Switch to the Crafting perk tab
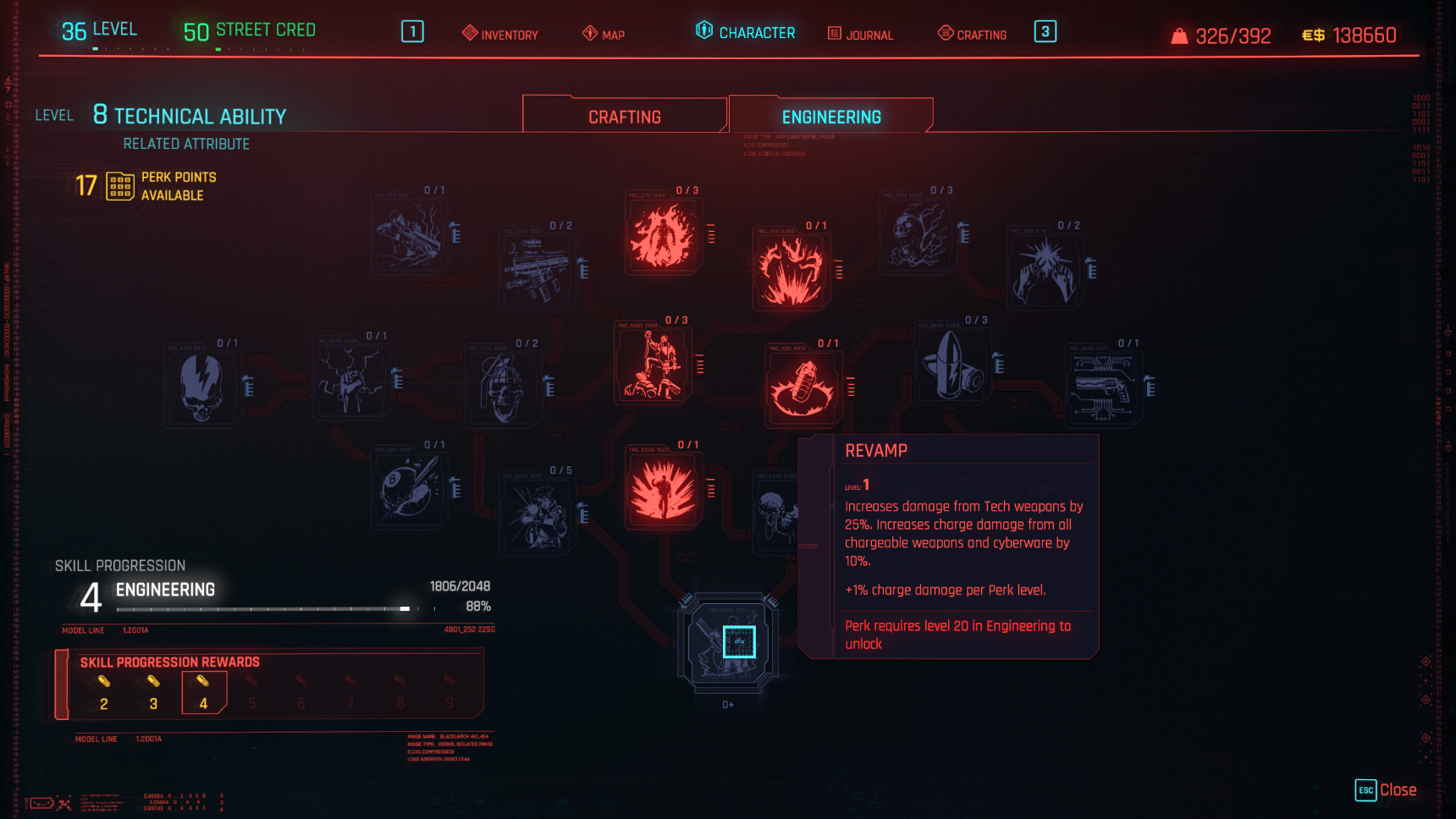This screenshot has width=1456, height=819. coord(625,117)
